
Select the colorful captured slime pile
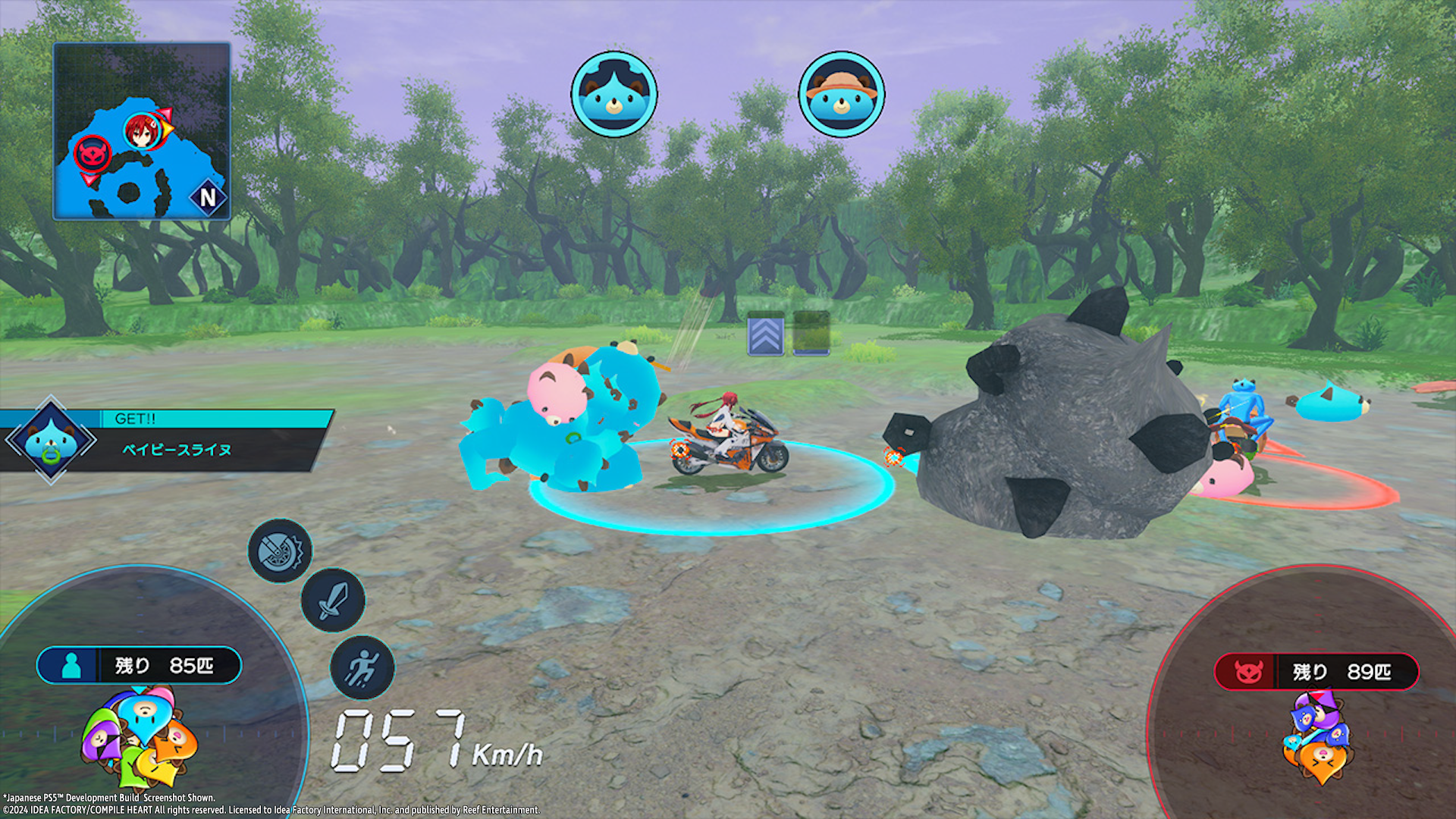(141, 737)
